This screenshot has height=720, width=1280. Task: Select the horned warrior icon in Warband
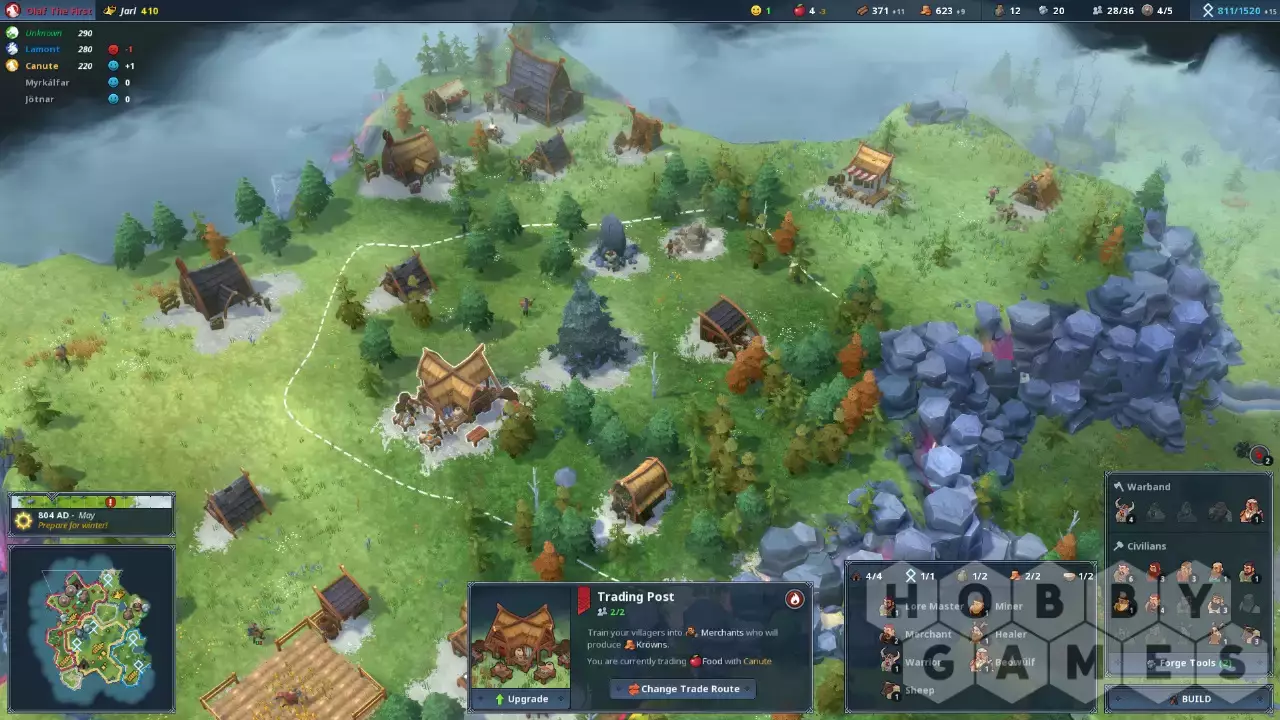(x=1250, y=512)
